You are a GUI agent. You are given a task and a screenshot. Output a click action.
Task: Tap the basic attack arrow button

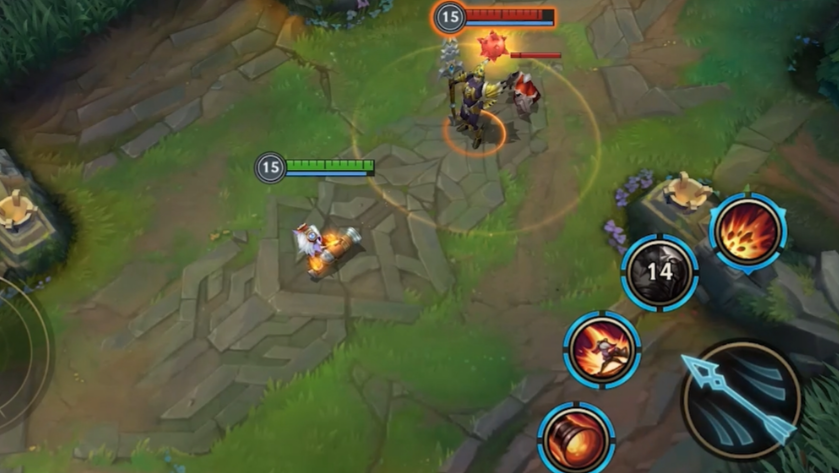tap(741, 399)
